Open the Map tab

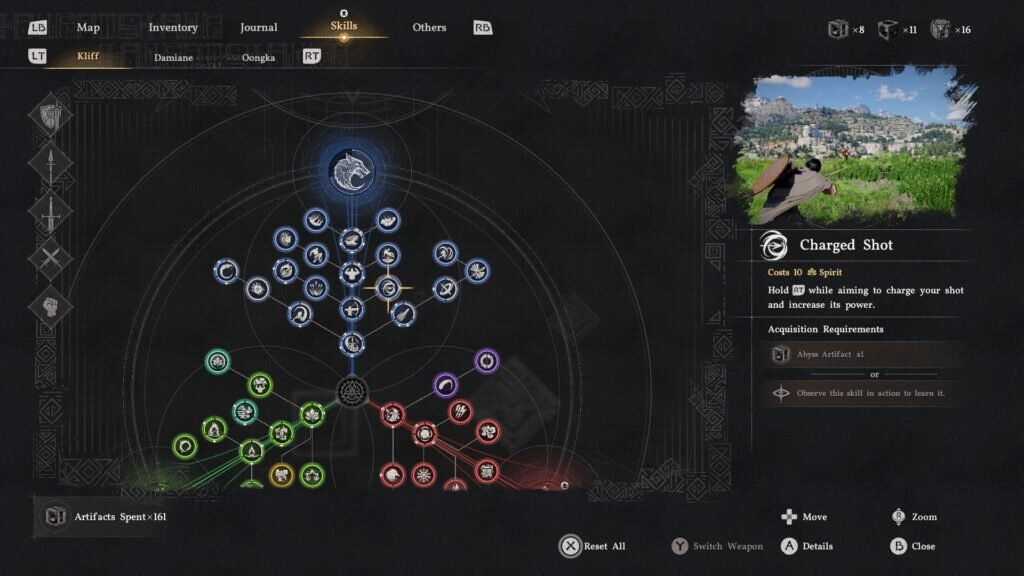88,27
